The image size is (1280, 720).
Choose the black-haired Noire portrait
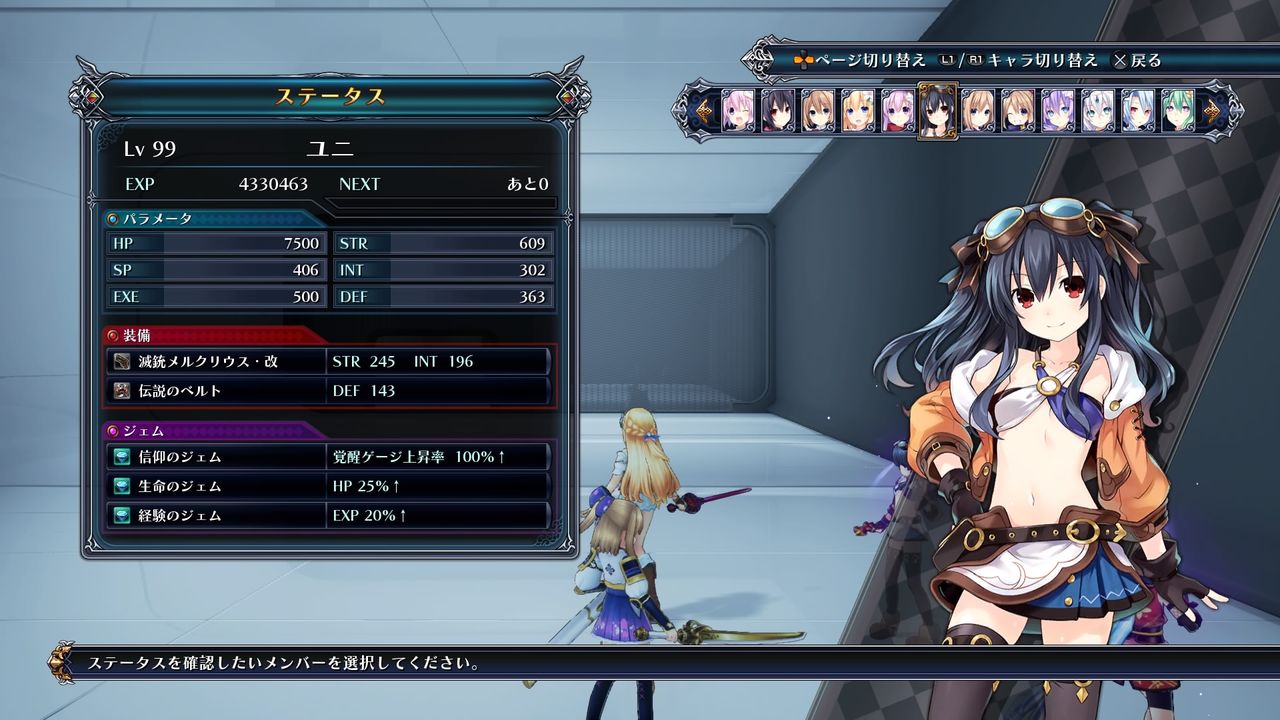pos(778,110)
